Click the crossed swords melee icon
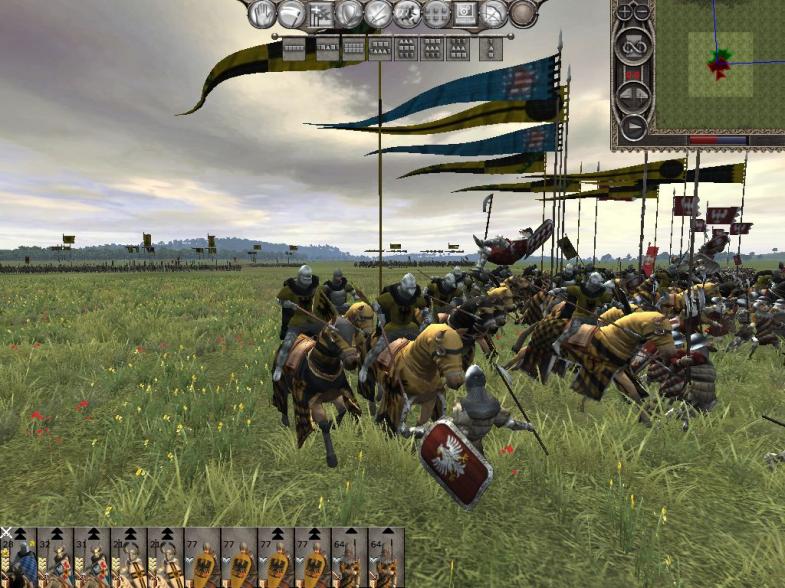 378,13
